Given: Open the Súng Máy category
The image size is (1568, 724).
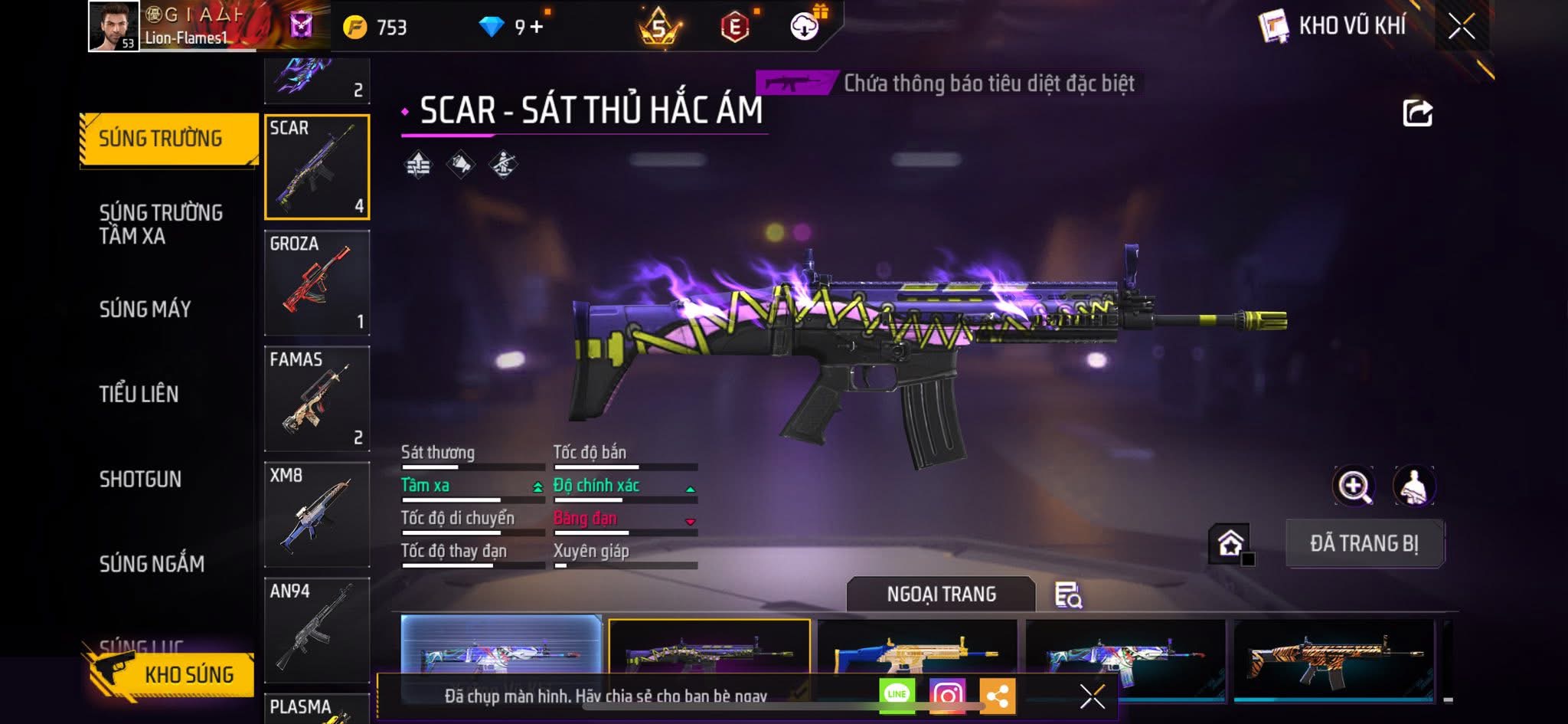Looking at the screenshot, I should [145, 309].
